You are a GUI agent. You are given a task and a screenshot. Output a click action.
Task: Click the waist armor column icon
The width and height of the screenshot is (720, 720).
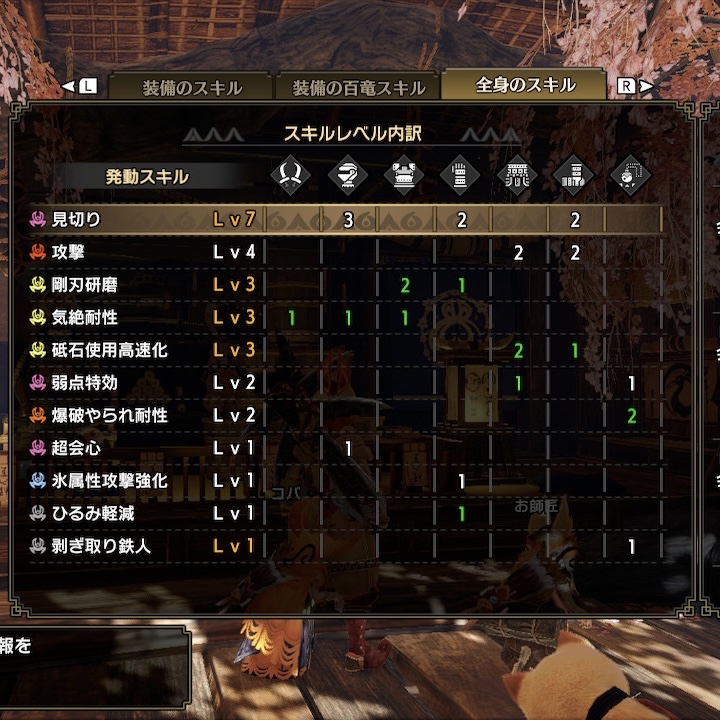[x=518, y=176]
